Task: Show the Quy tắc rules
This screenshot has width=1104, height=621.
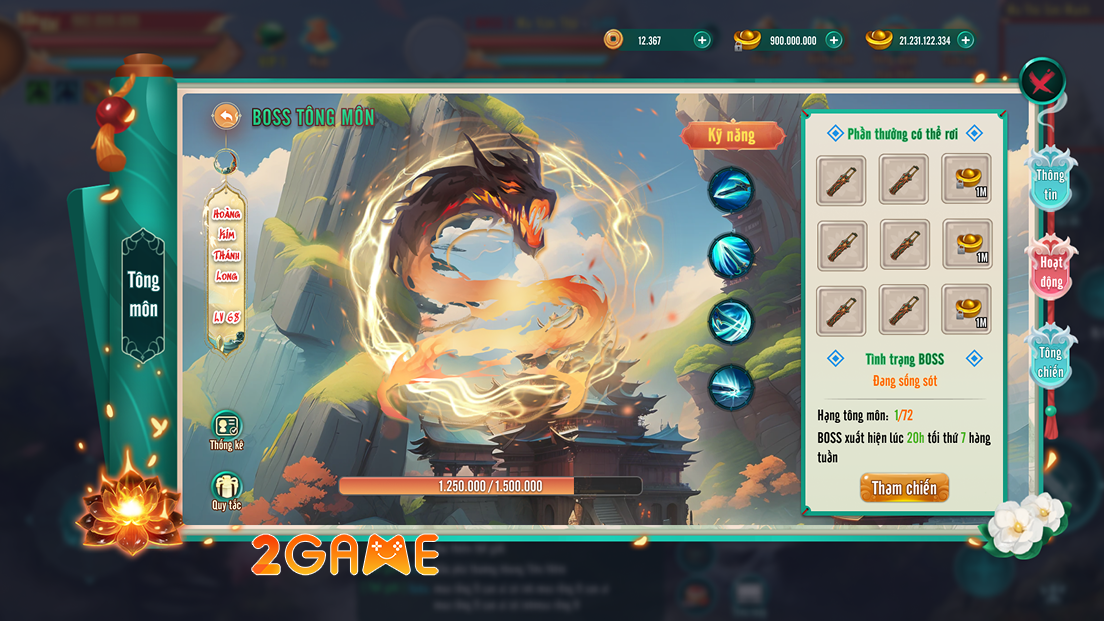Action: 227,489
